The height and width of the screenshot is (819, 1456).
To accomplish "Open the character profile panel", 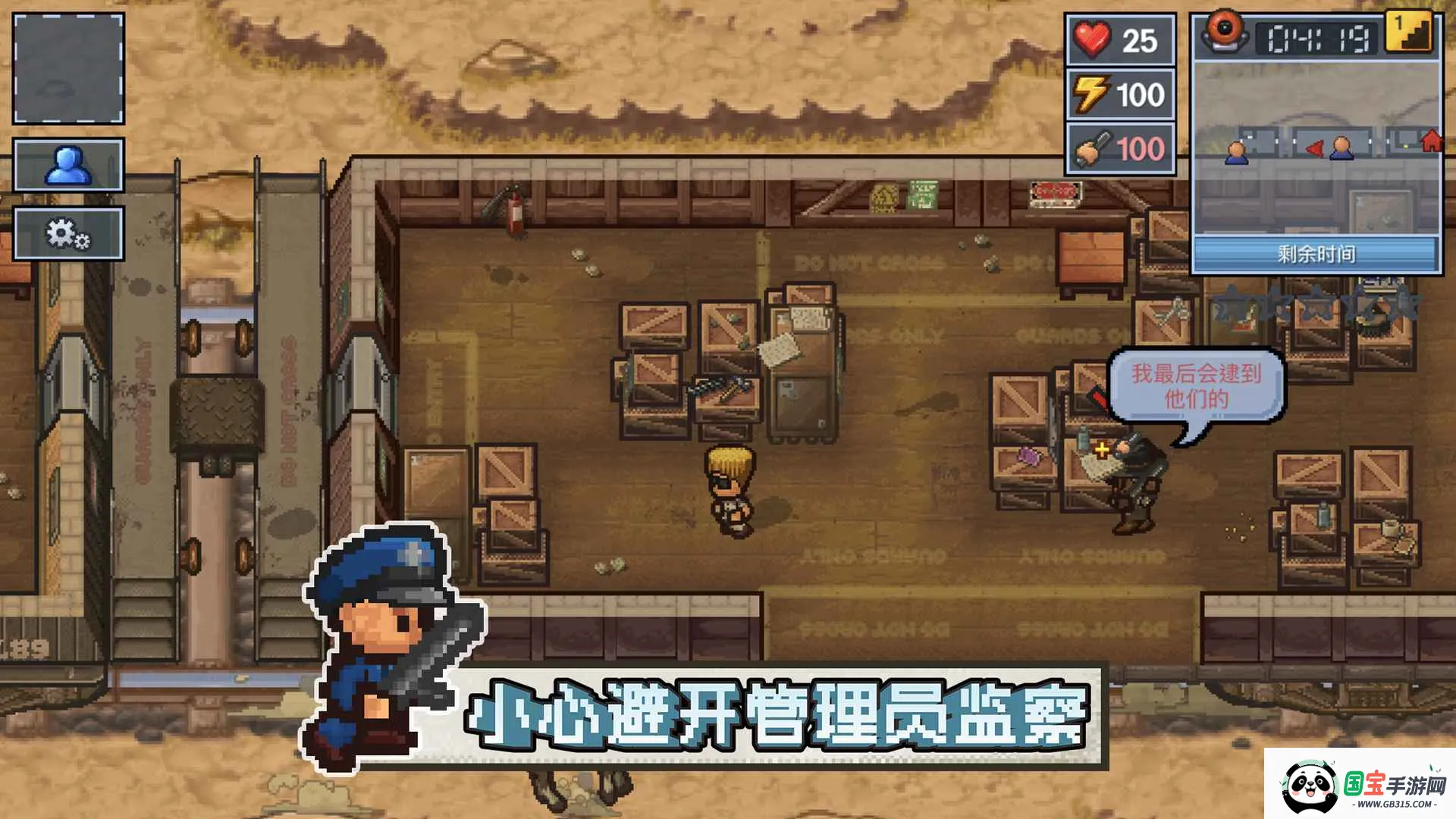I will pos(67,164).
